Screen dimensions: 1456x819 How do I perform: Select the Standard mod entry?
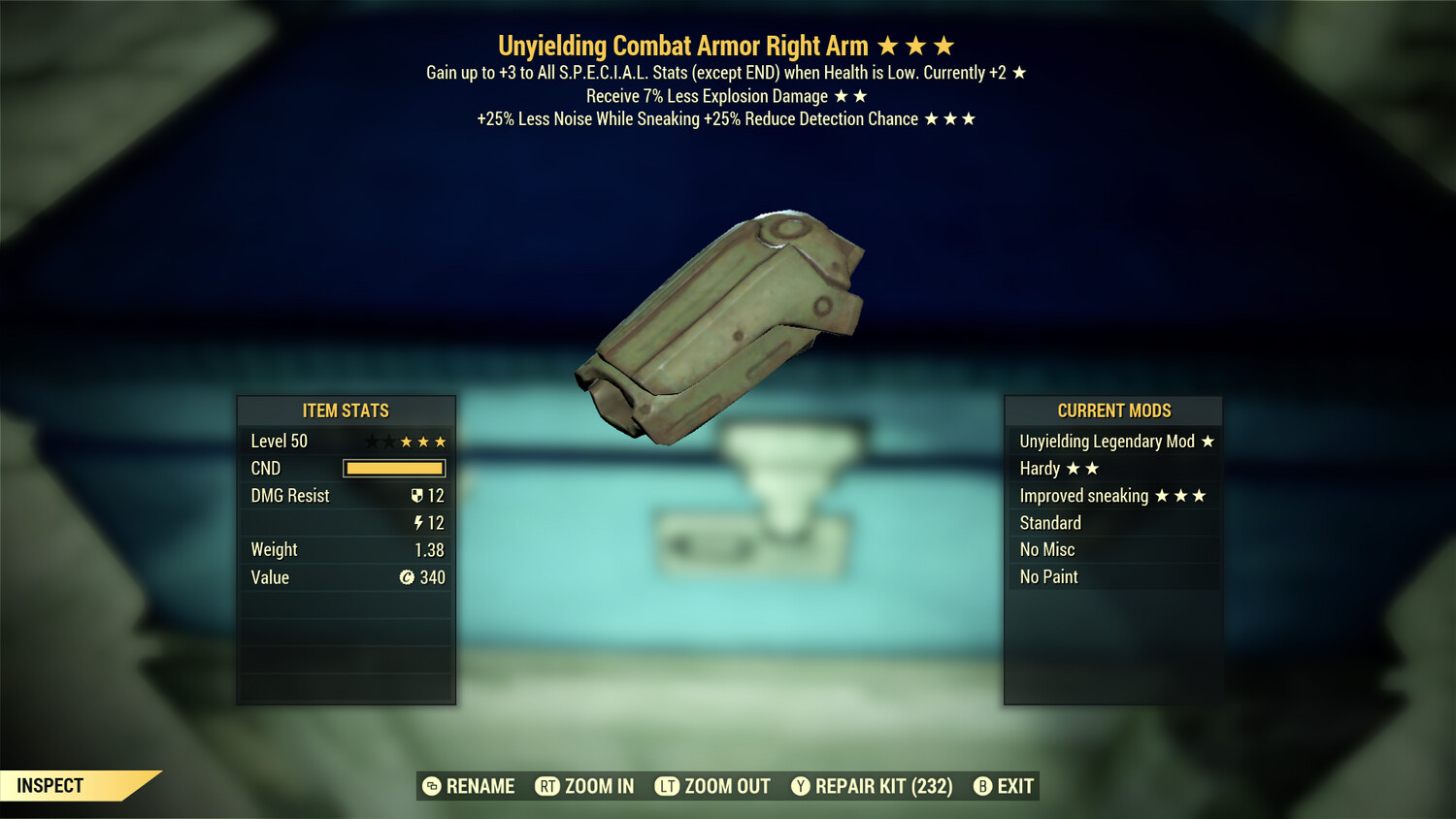1050,523
